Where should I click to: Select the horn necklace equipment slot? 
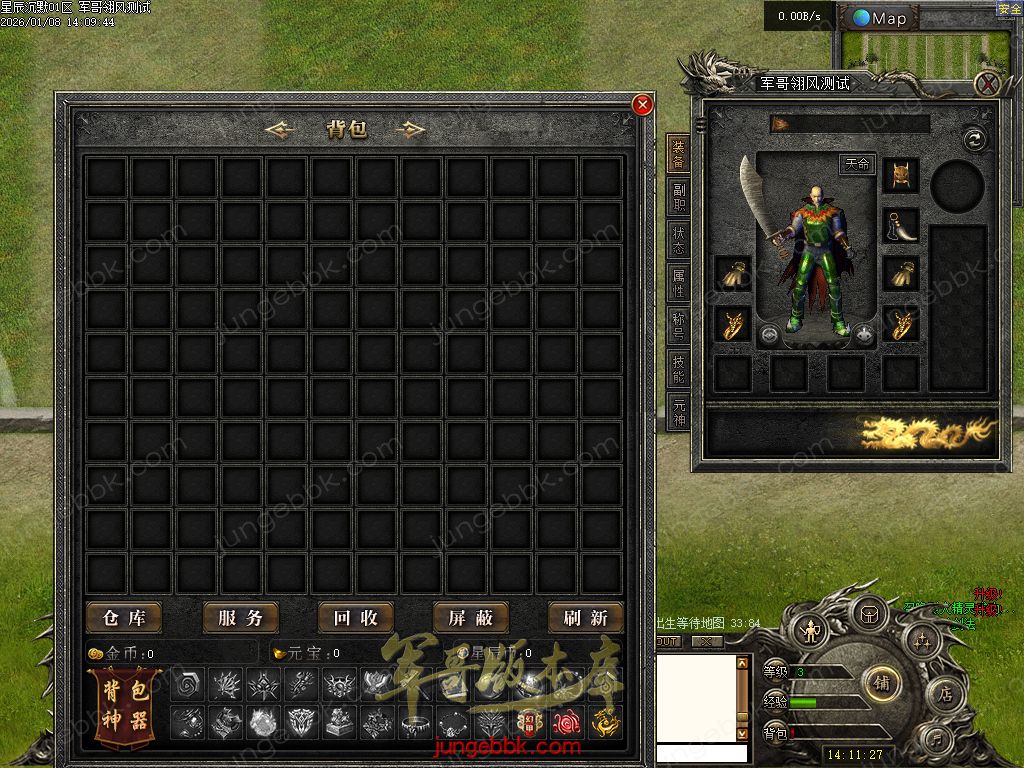point(900,225)
